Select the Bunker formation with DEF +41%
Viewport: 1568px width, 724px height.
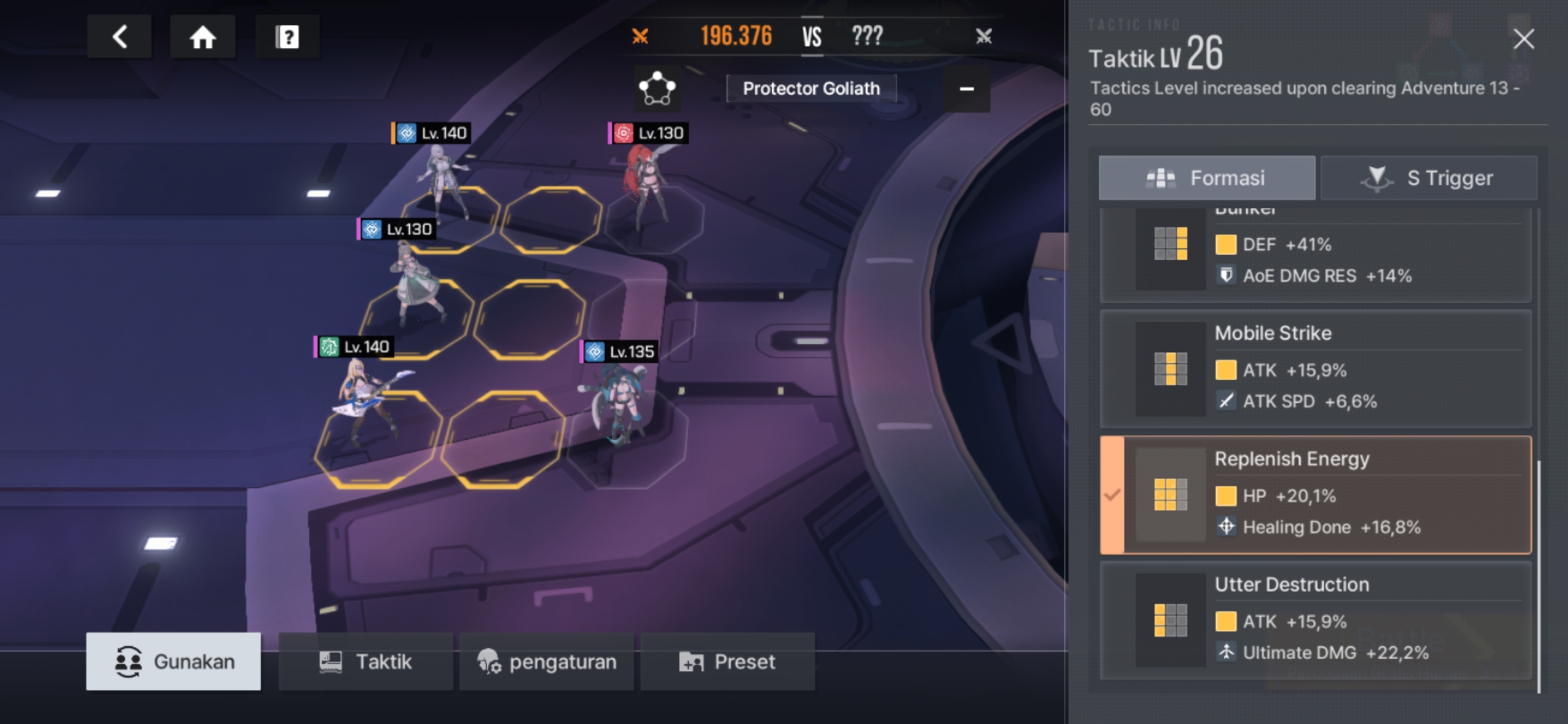(1315, 255)
